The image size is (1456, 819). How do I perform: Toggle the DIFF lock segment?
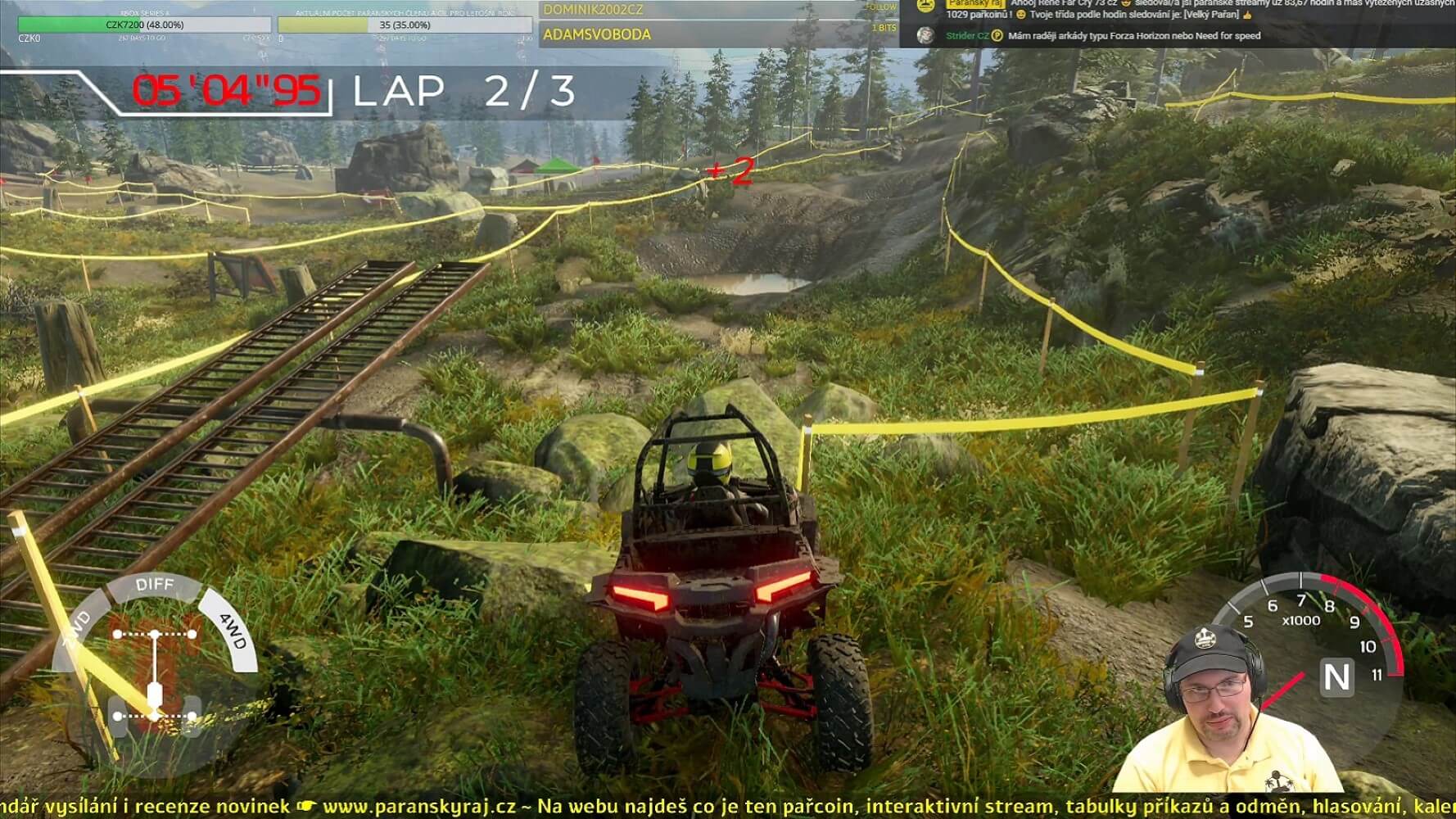click(x=155, y=585)
